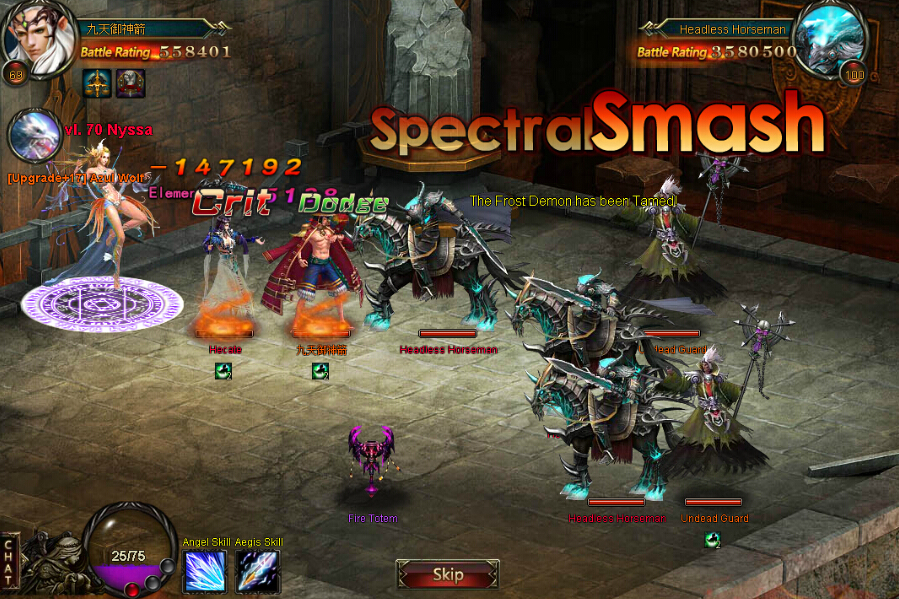Activate the Angel Skill icon

click(205, 571)
